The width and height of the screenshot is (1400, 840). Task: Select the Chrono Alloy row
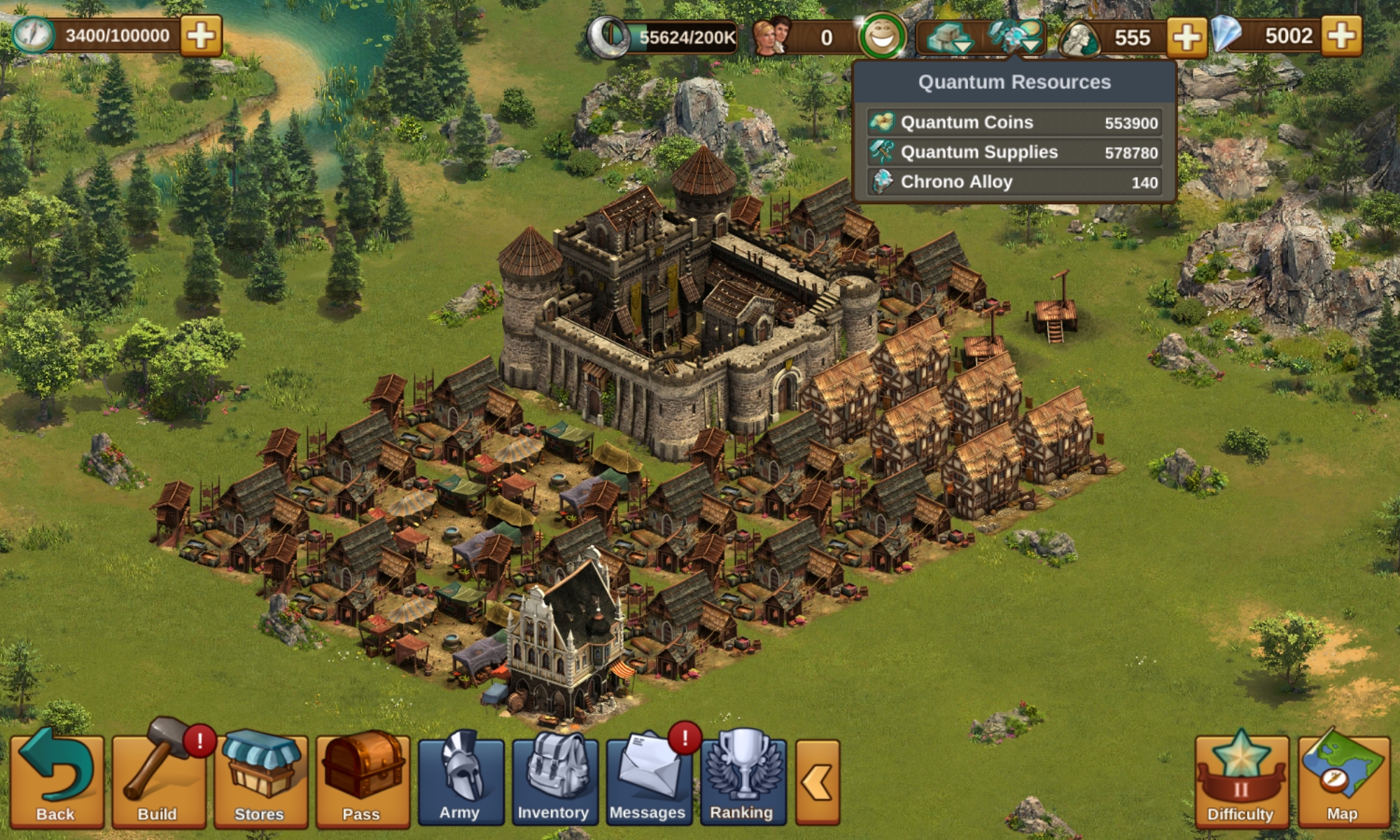[x=1014, y=182]
